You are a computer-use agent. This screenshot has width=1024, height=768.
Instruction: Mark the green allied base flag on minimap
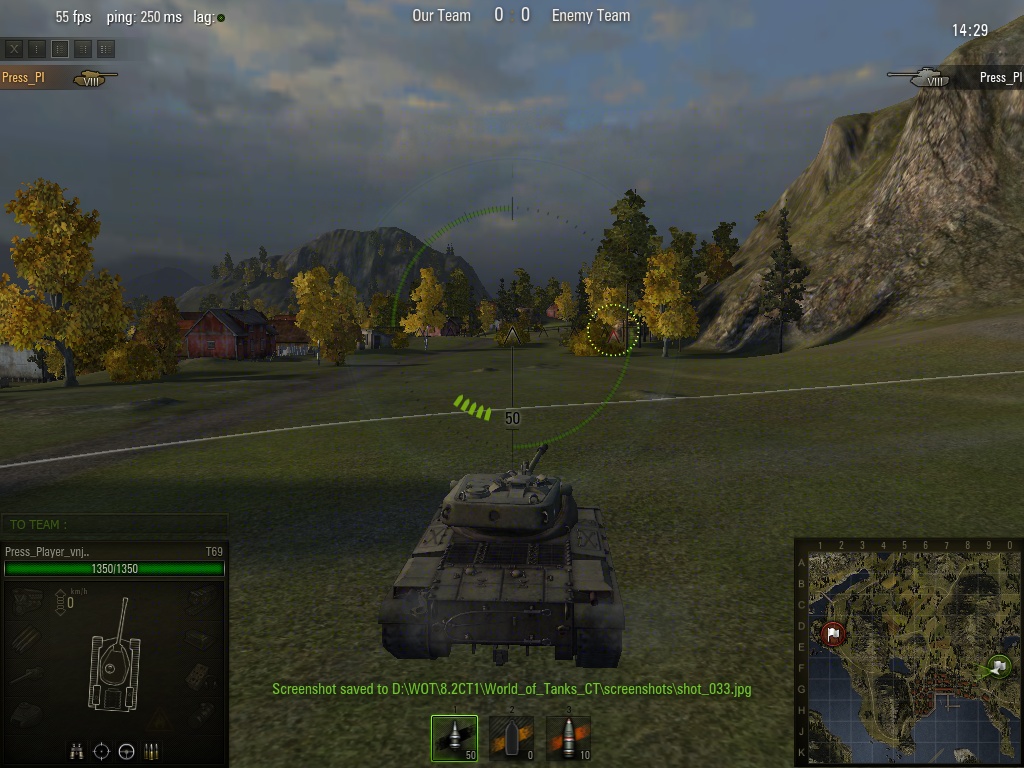(x=998, y=666)
